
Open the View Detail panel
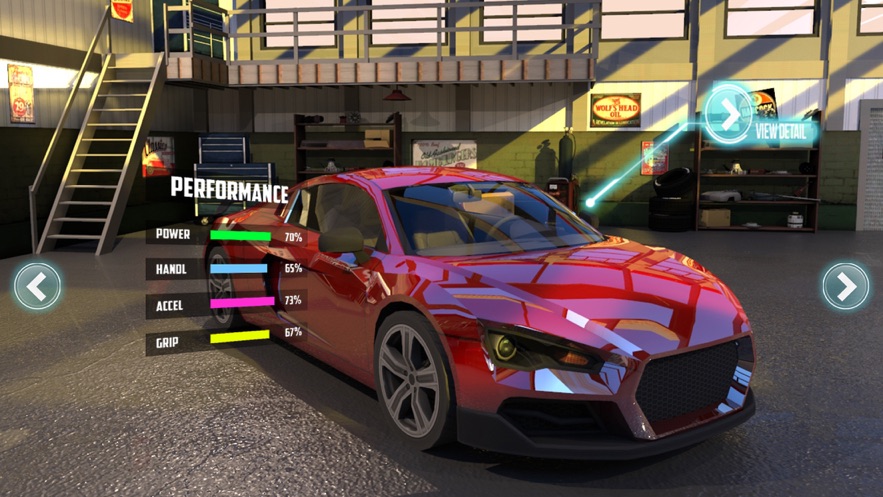click(730, 117)
